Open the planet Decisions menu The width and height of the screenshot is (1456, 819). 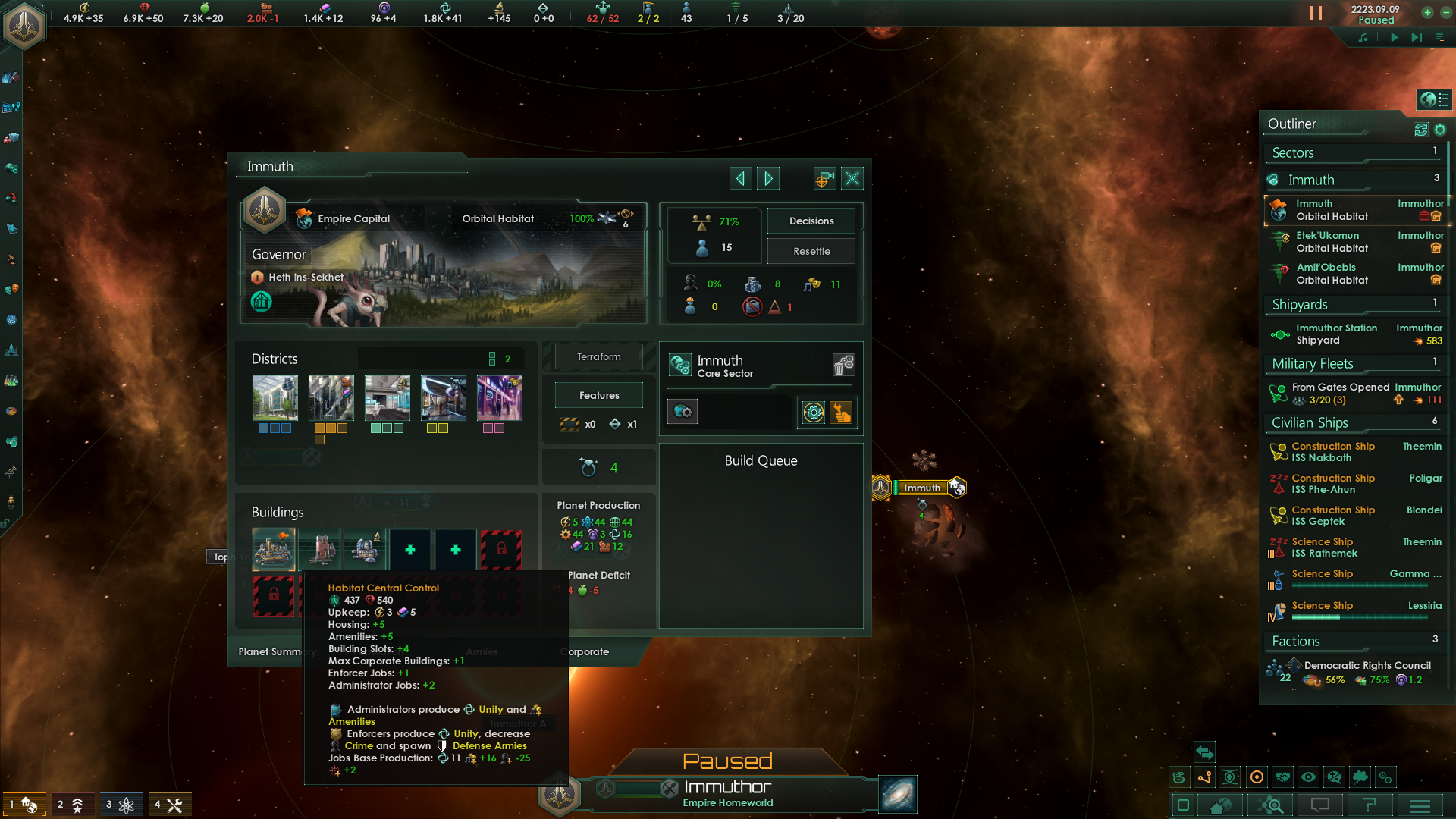811,221
